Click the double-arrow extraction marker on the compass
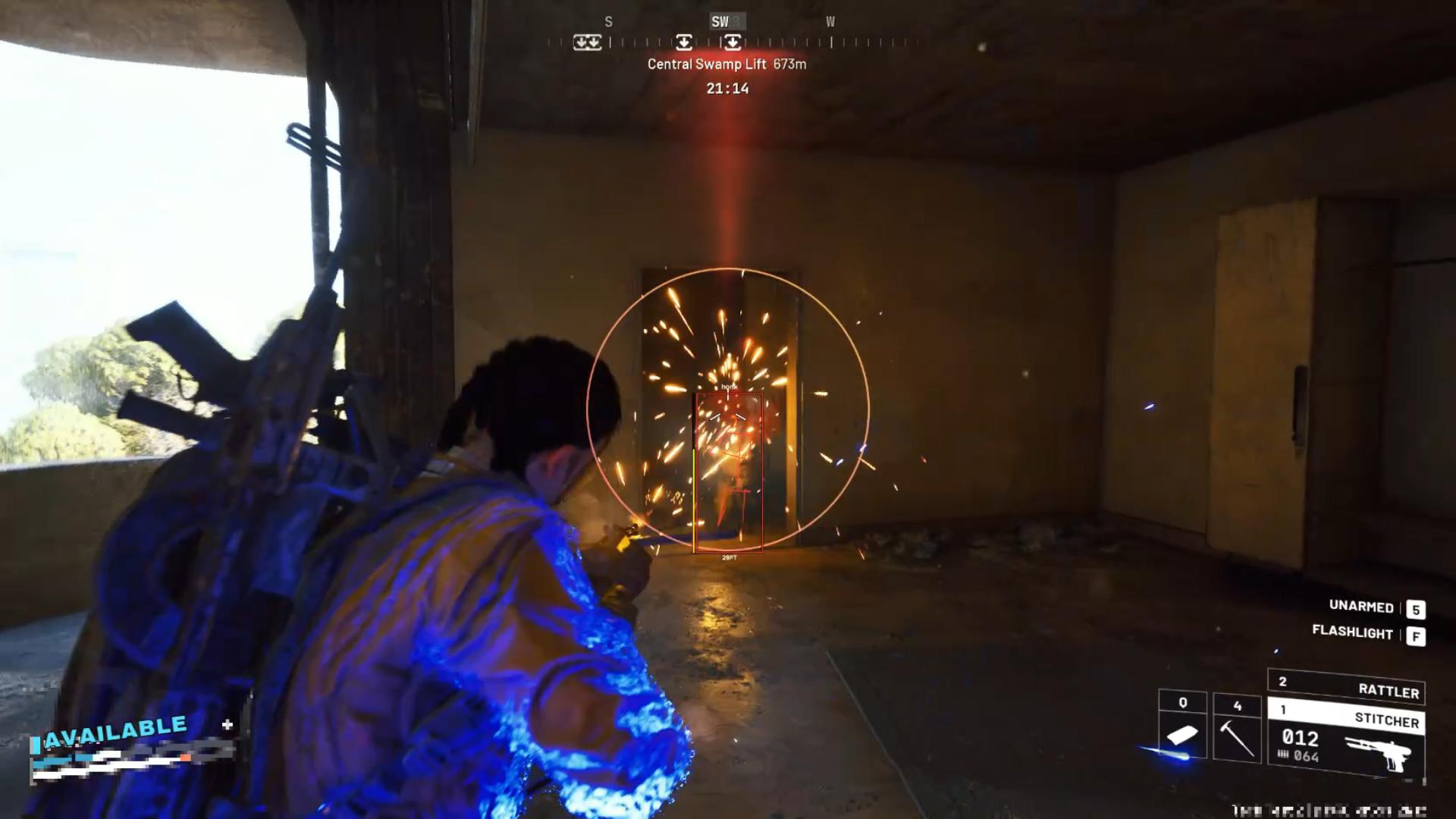 587,42
